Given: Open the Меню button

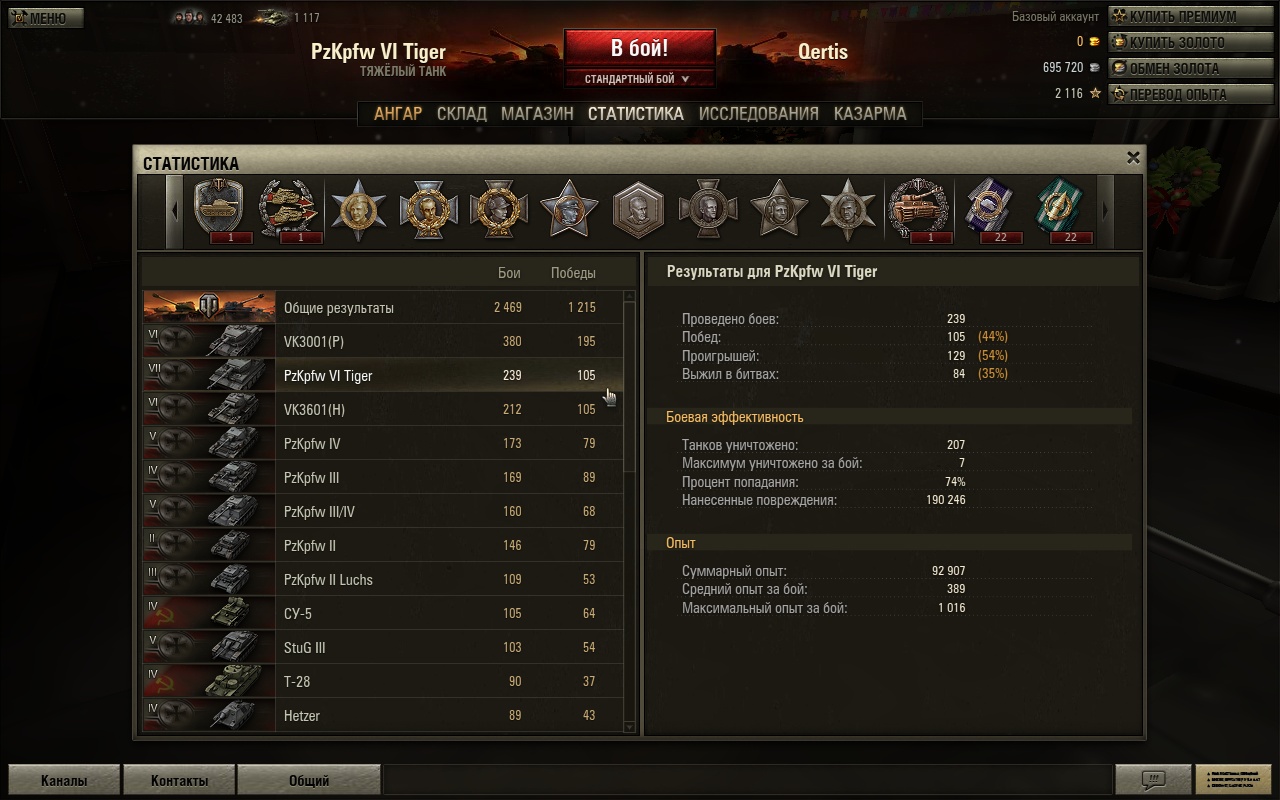Looking at the screenshot, I should 46,18.
